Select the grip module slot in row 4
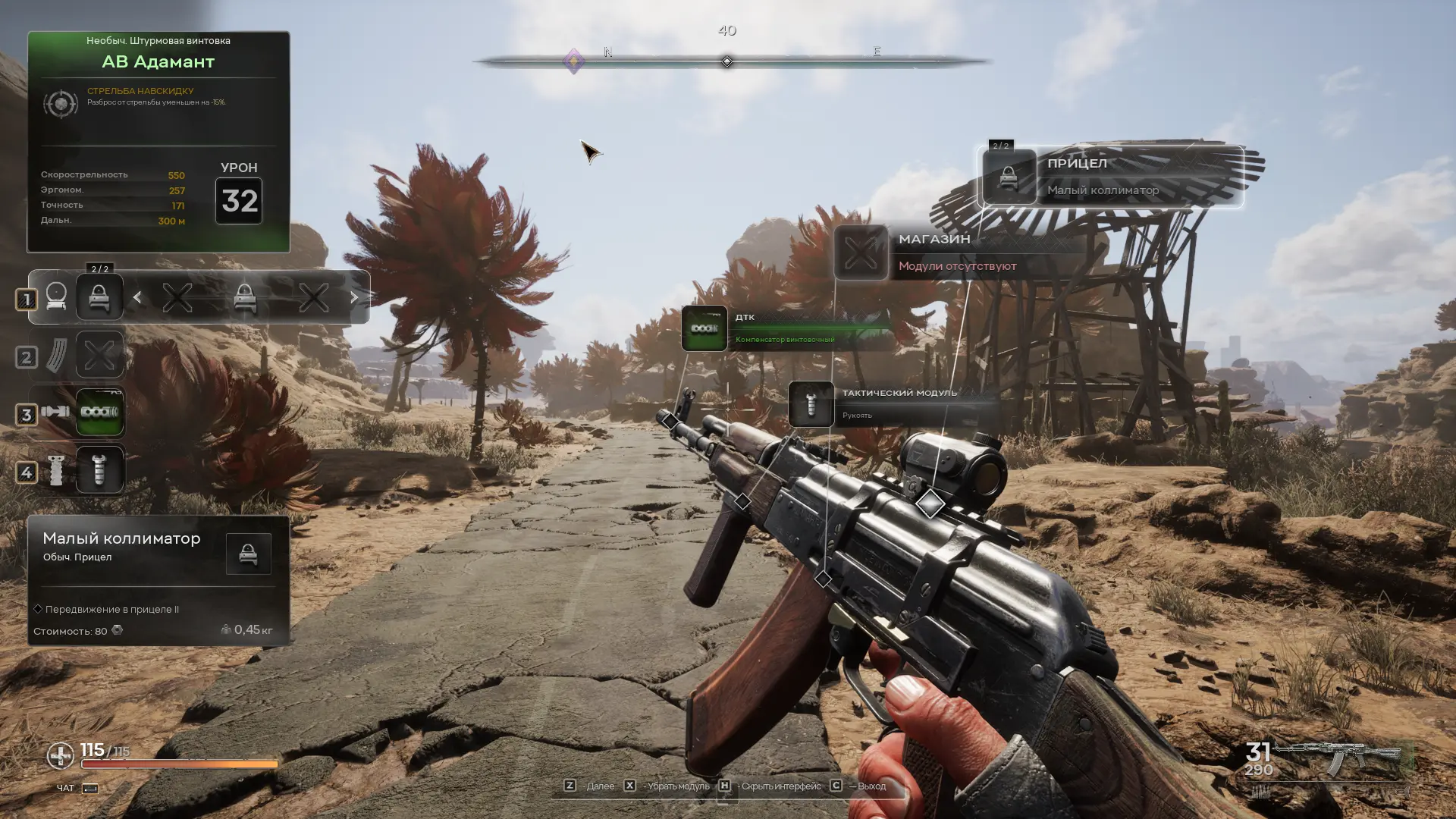 click(x=99, y=470)
